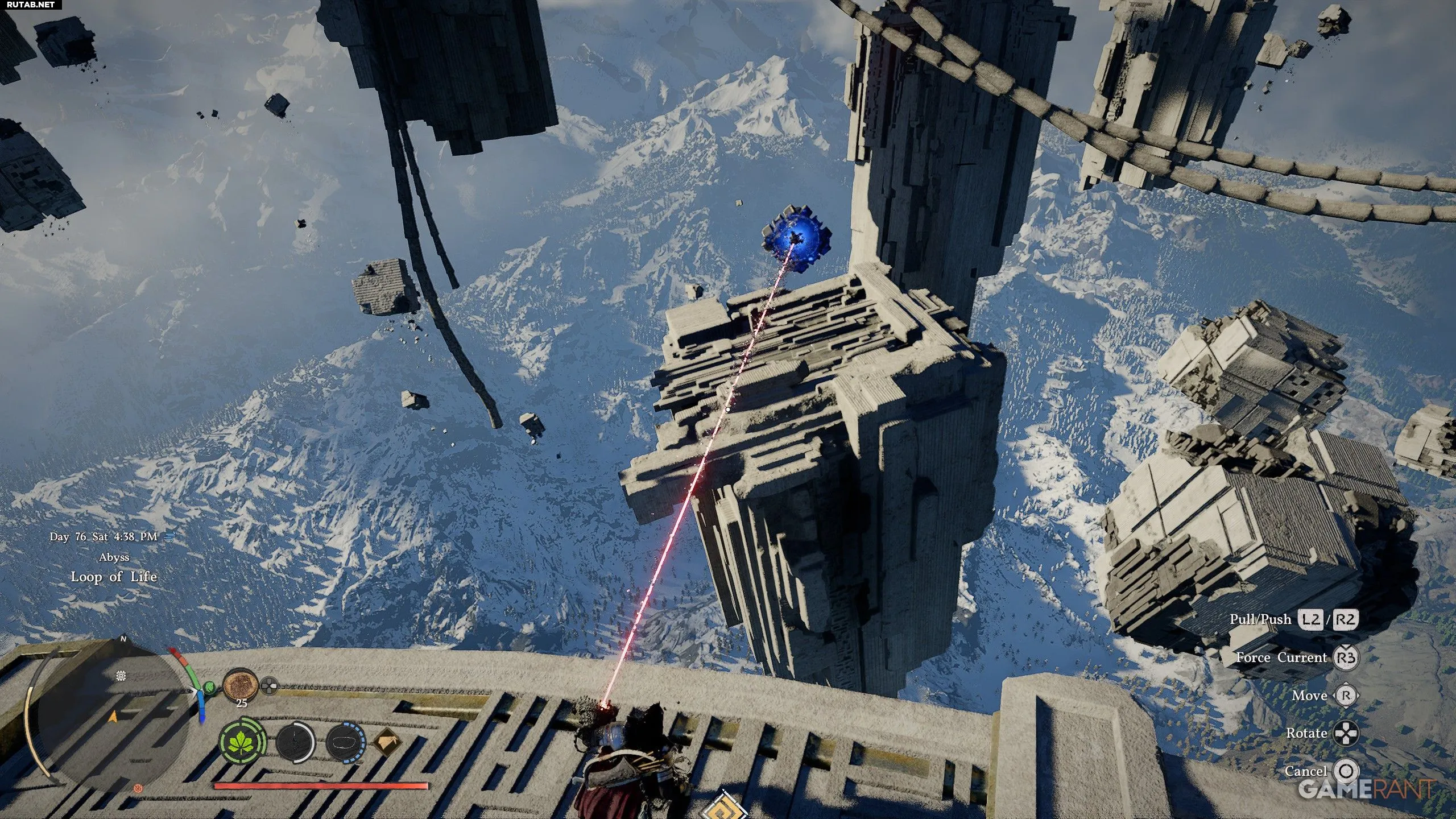Activate the diamond-shaped hand icon
This screenshot has width=1456, height=819.
tap(387, 743)
